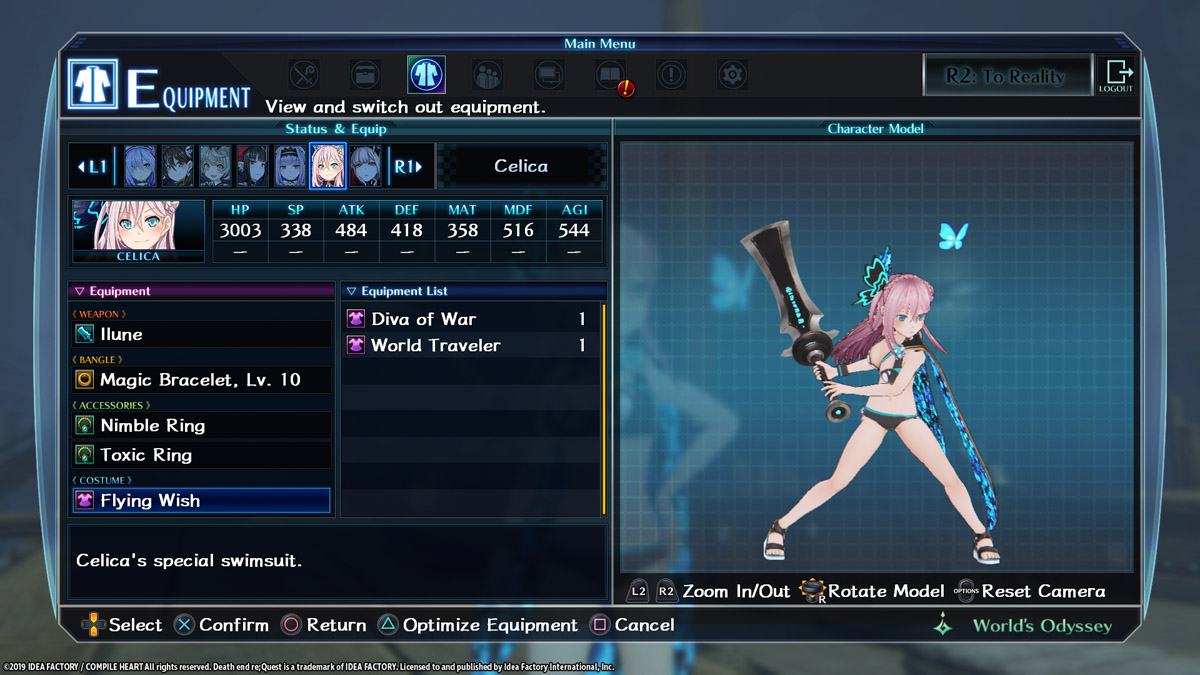Pick the Toxic Ring accessory slot

[200, 455]
